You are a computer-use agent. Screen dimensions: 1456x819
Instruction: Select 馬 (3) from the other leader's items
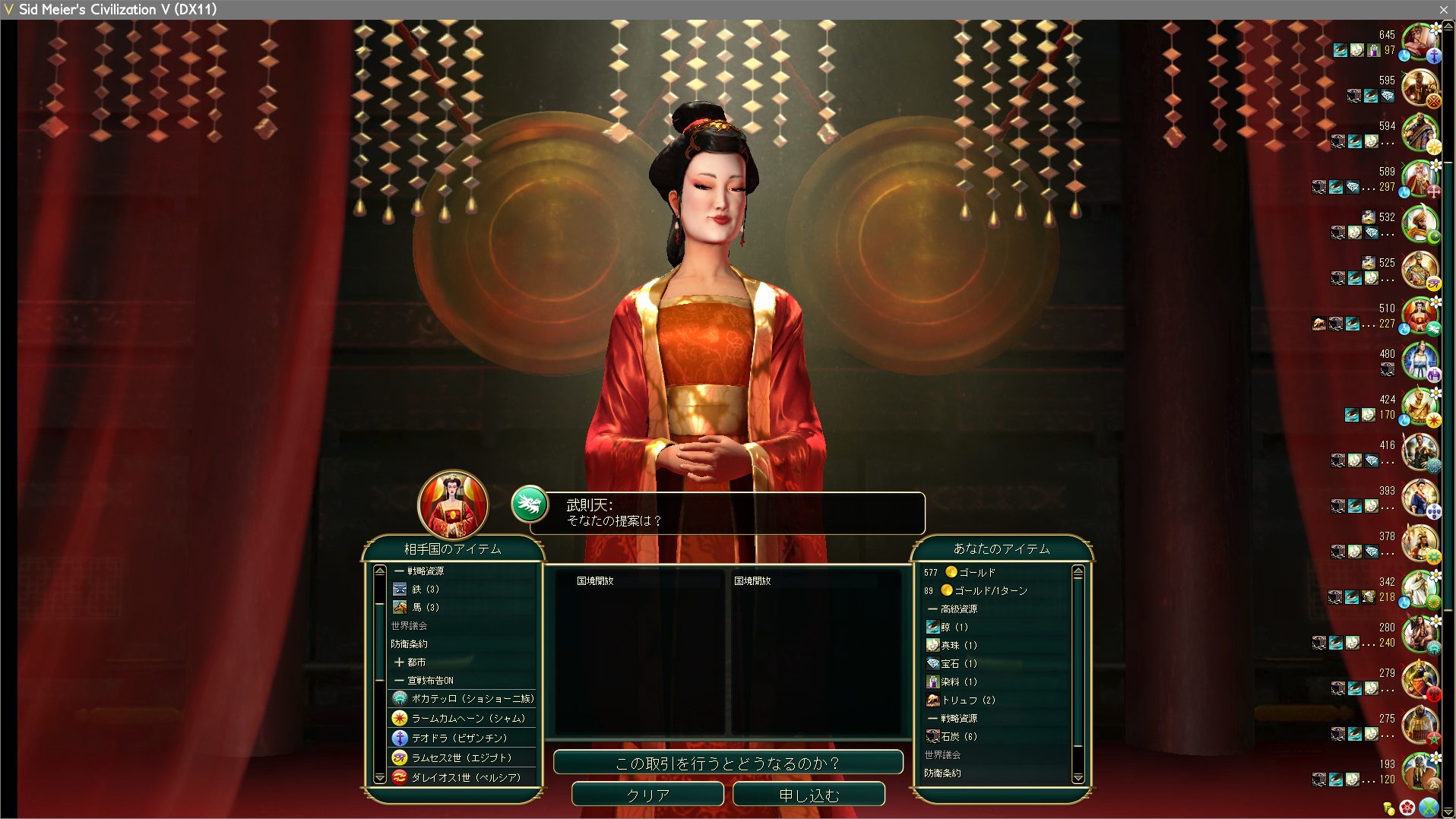(x=426, y=607)
